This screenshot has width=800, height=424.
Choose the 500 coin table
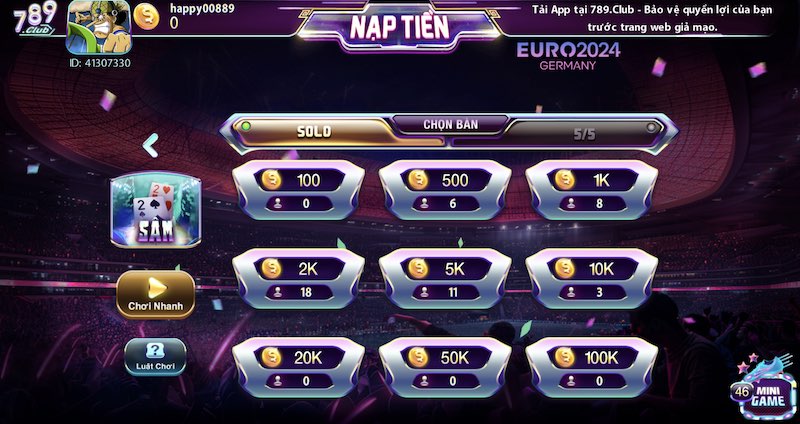445,190
